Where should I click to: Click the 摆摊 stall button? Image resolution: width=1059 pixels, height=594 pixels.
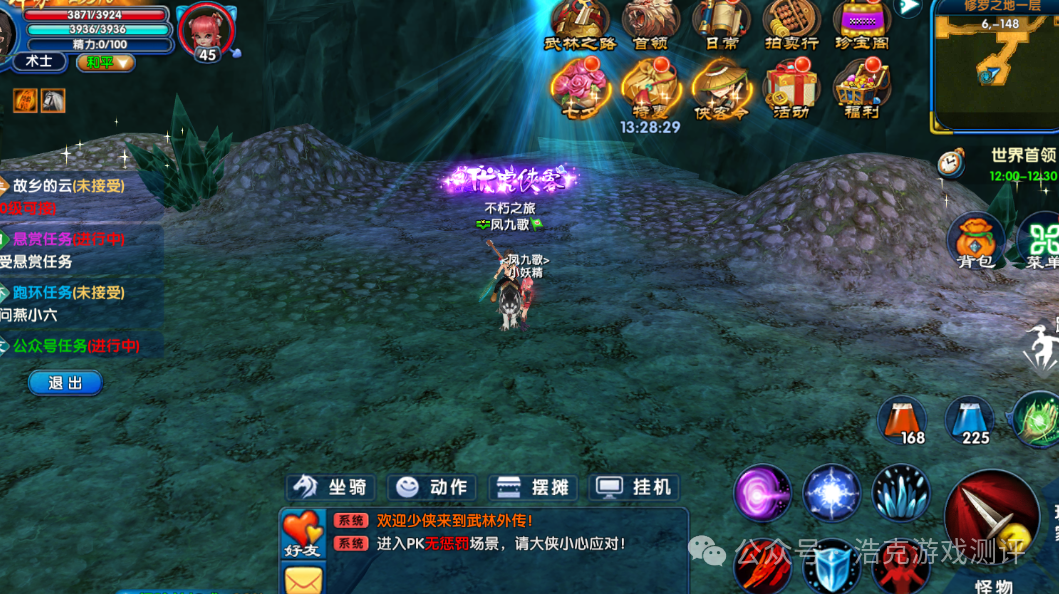pyautogui.click(x=535, y=487)
